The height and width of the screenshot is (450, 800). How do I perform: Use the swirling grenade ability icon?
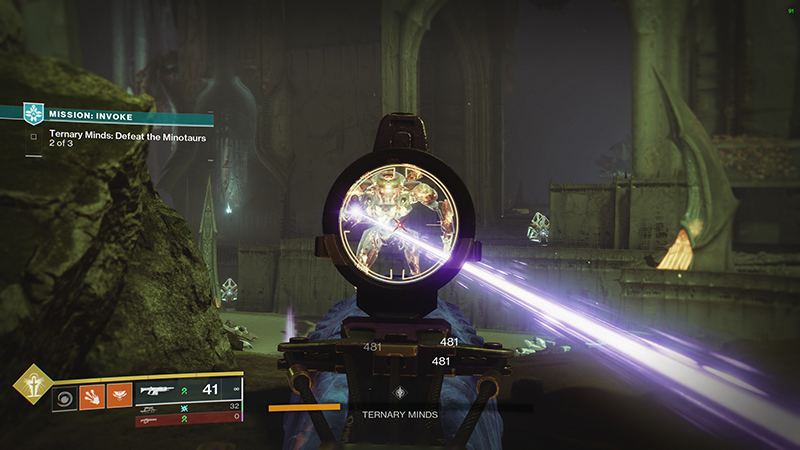coord(64,397)
